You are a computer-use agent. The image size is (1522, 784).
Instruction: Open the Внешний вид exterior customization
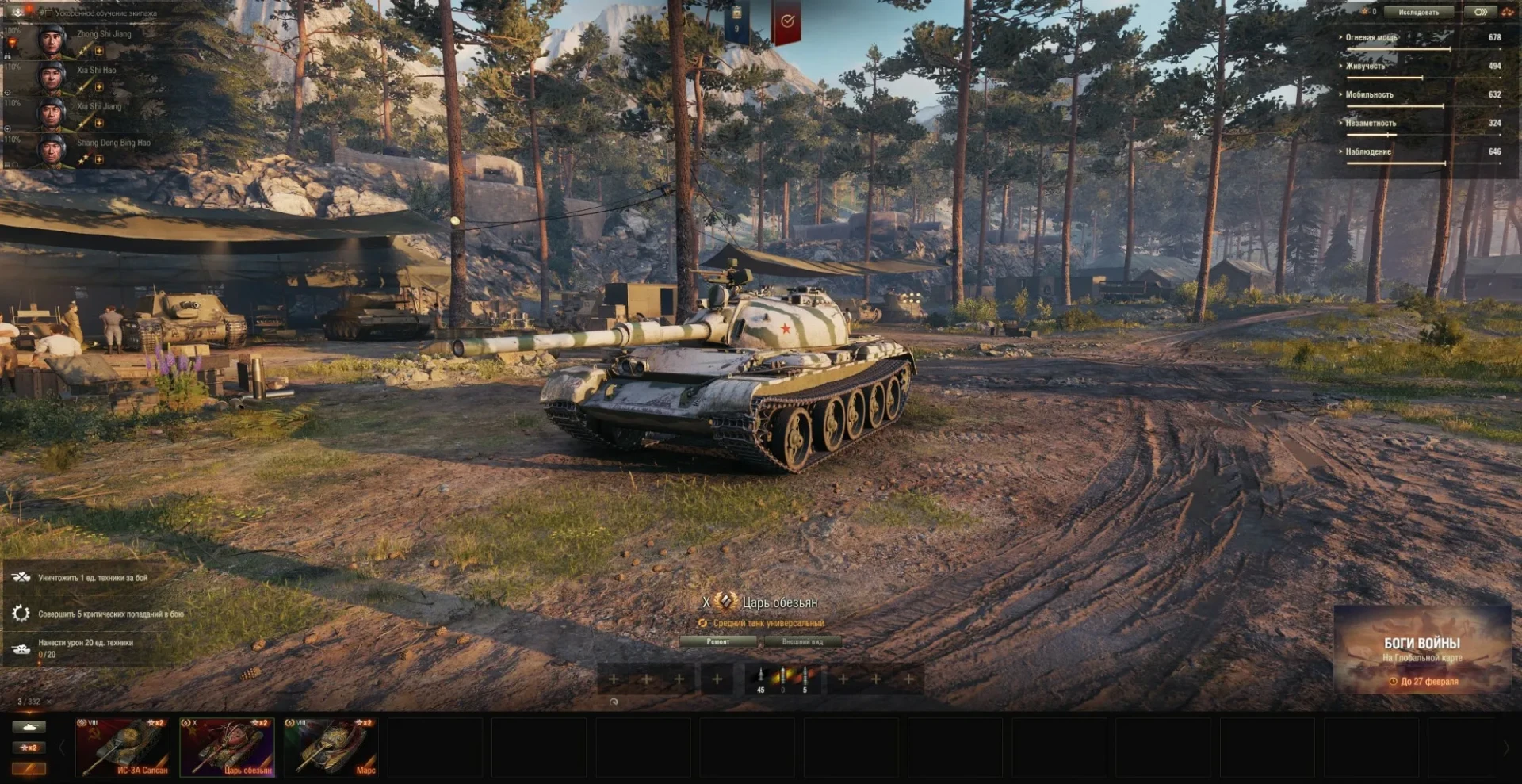tap(802, 641)
